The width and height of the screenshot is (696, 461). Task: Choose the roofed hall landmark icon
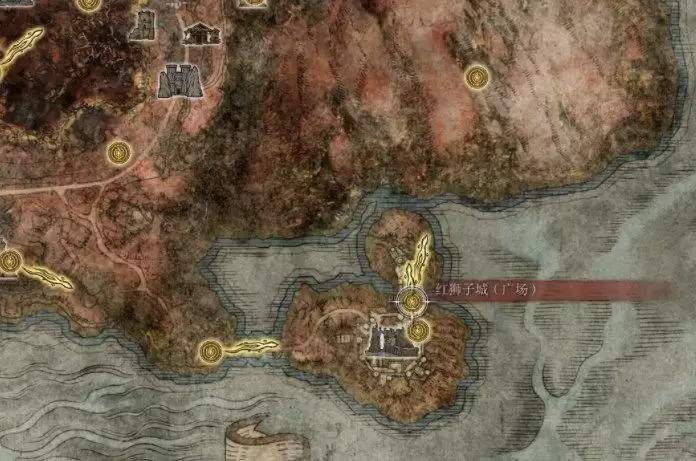tap(203, 33)
